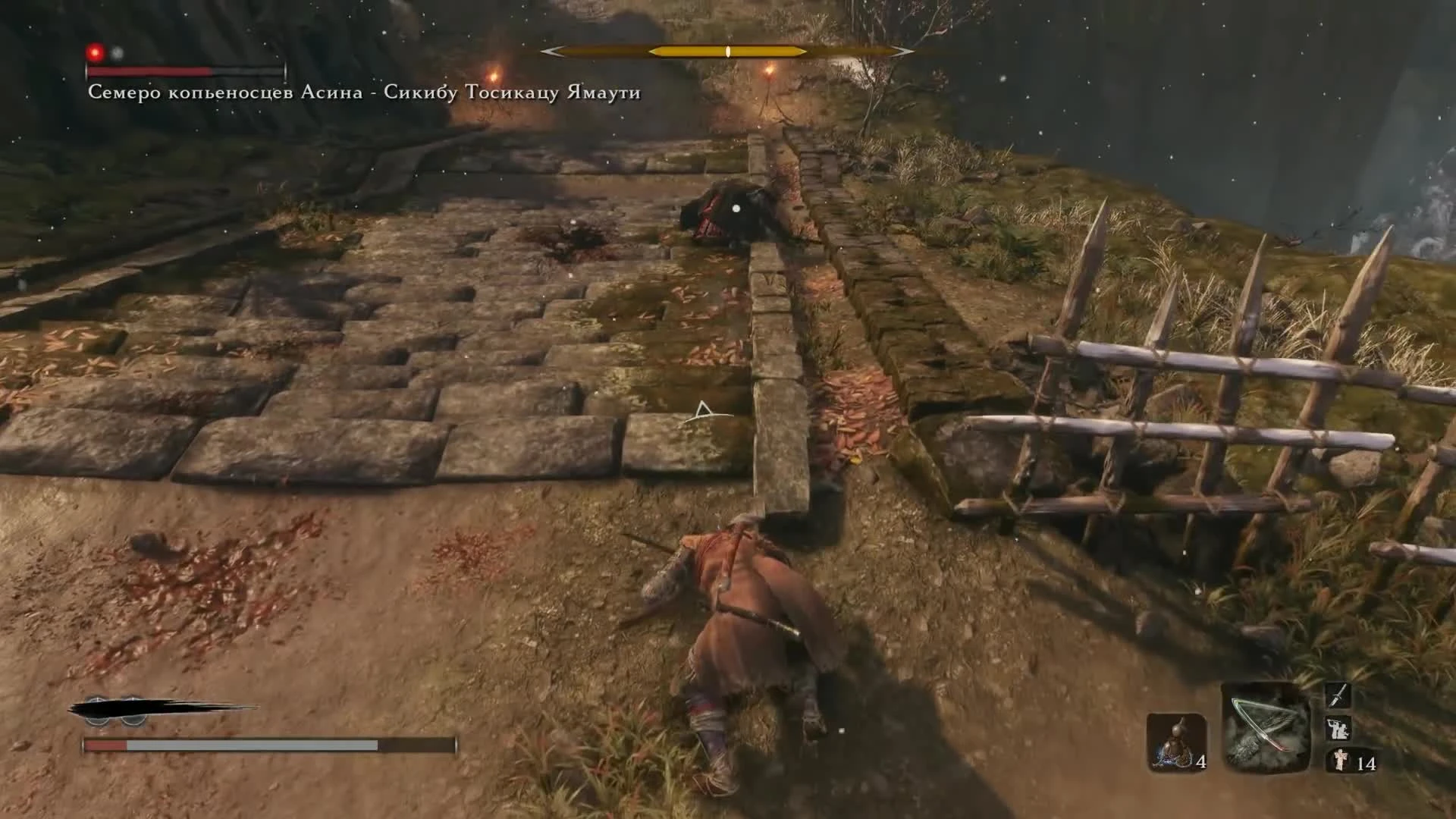Click the red deathblow marker above boss bar

pyautogui.click(x=95, y=52)
